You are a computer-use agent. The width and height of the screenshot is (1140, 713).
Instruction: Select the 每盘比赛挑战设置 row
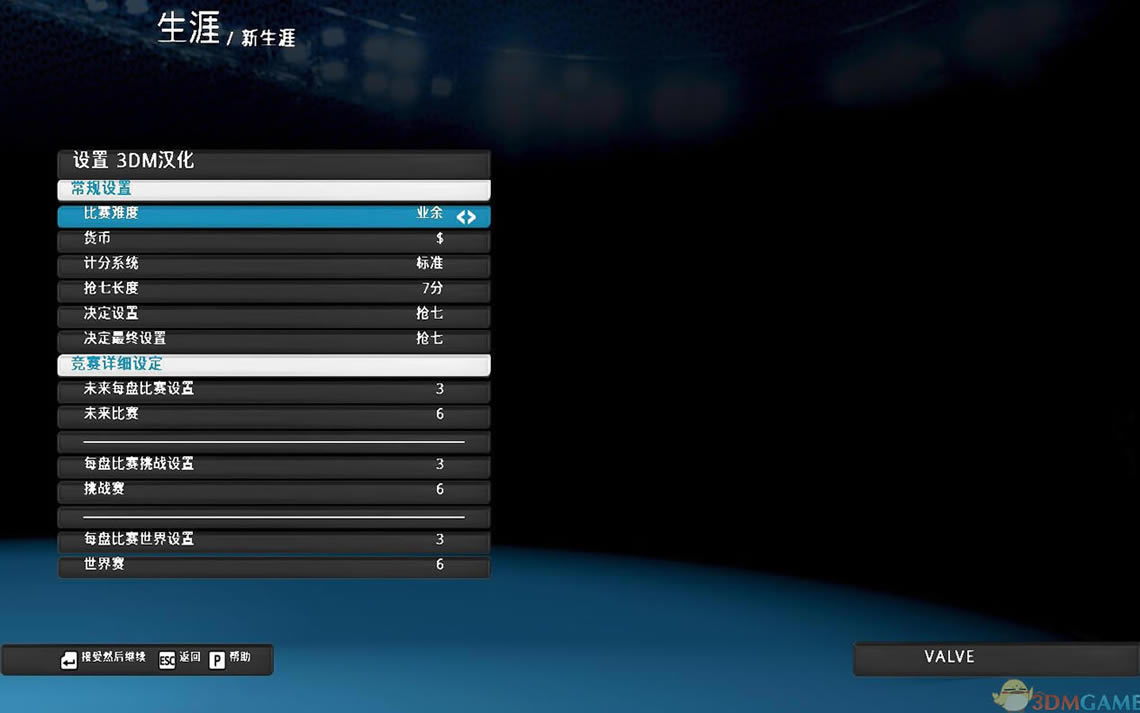(273, 465)
